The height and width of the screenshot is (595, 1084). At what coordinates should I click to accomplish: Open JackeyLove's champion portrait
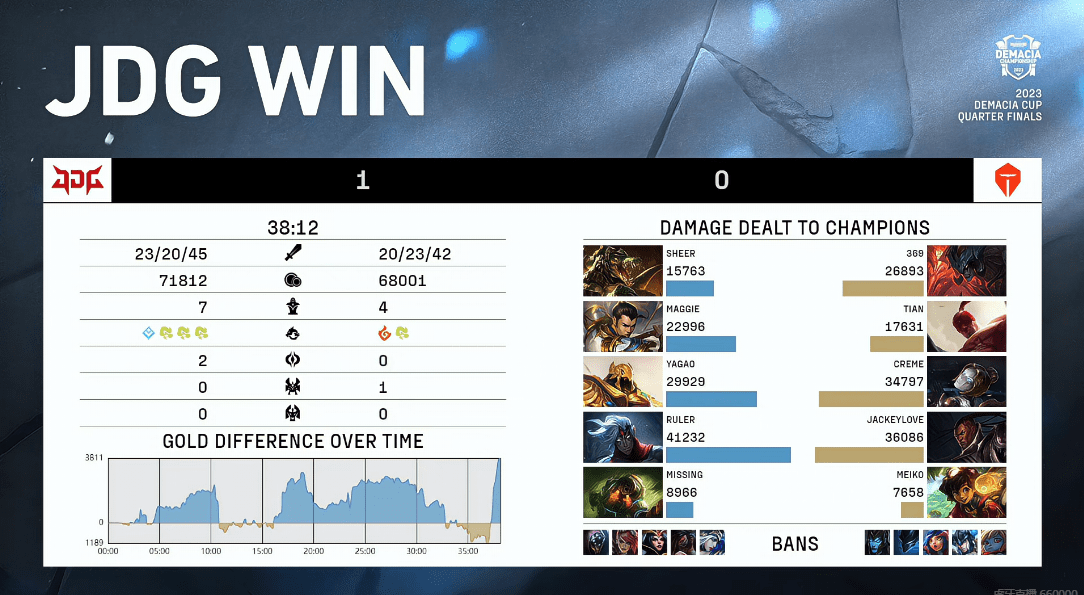tap(966, 438)
